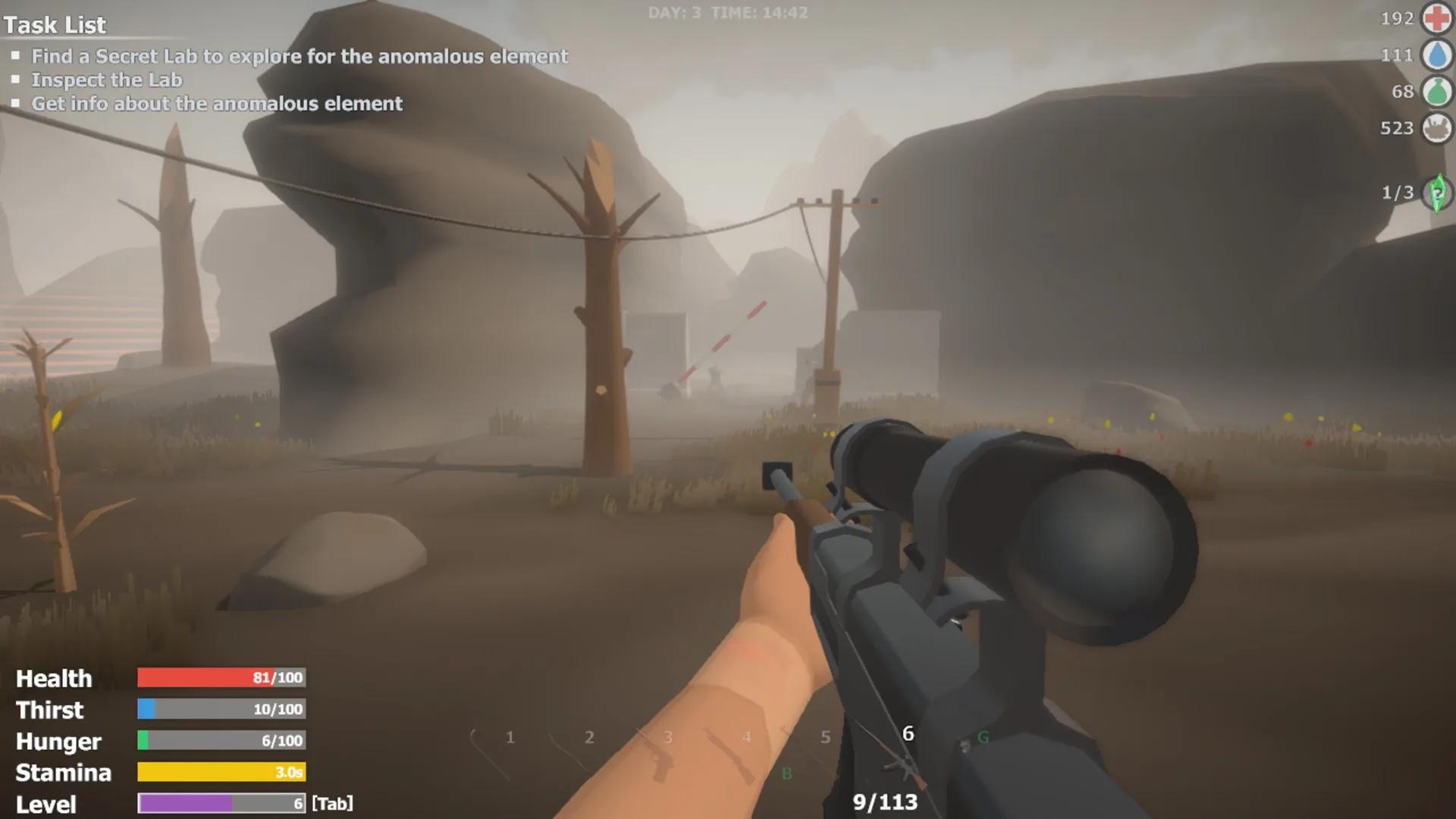1456x819 pixels.
Task: Check the Get info about anomalous element task
Action: click(x=17, y=102)
